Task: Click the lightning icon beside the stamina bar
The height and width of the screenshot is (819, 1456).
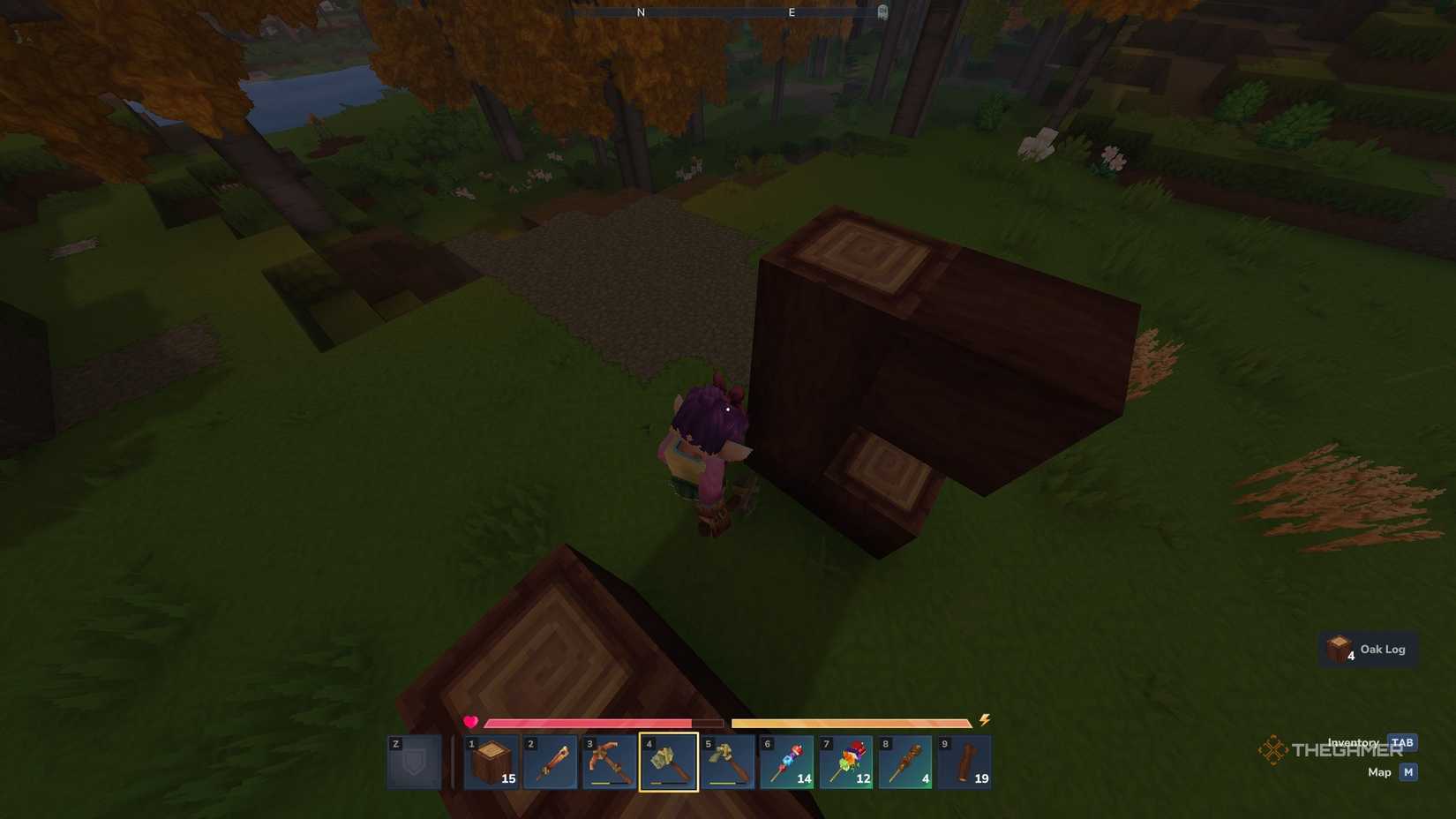Action: (984, 722)
